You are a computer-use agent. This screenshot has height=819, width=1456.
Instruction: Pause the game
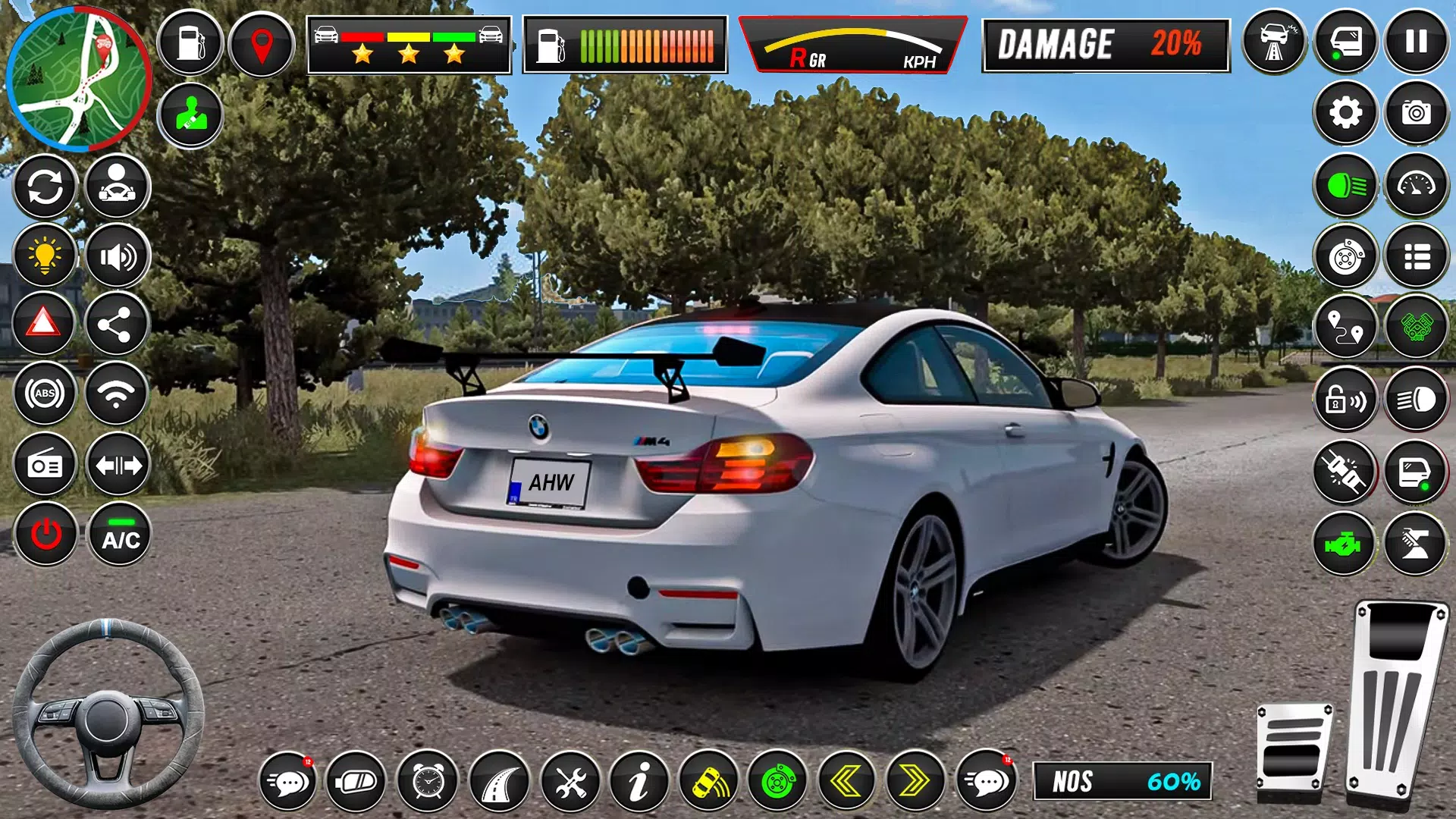[1416, 42]
